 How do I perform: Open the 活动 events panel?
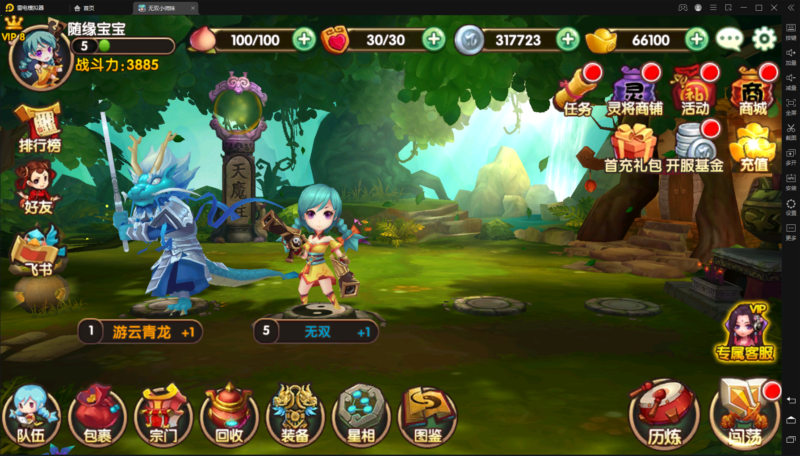click(x=695, y=90)
